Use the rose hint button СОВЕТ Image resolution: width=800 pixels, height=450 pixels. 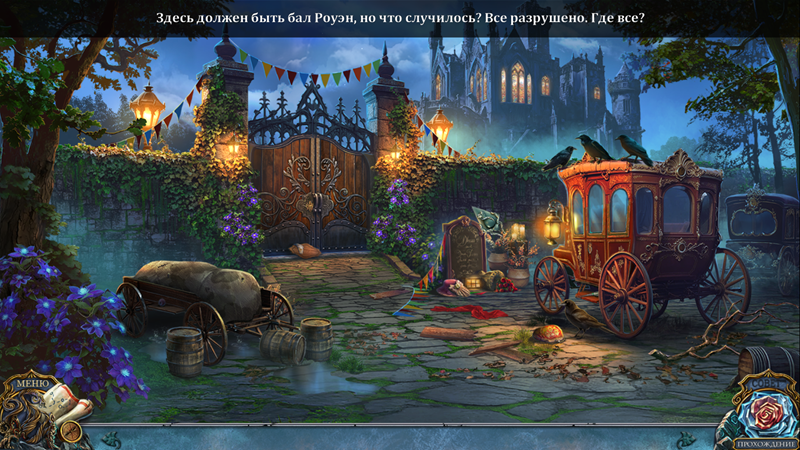(763, 410)
